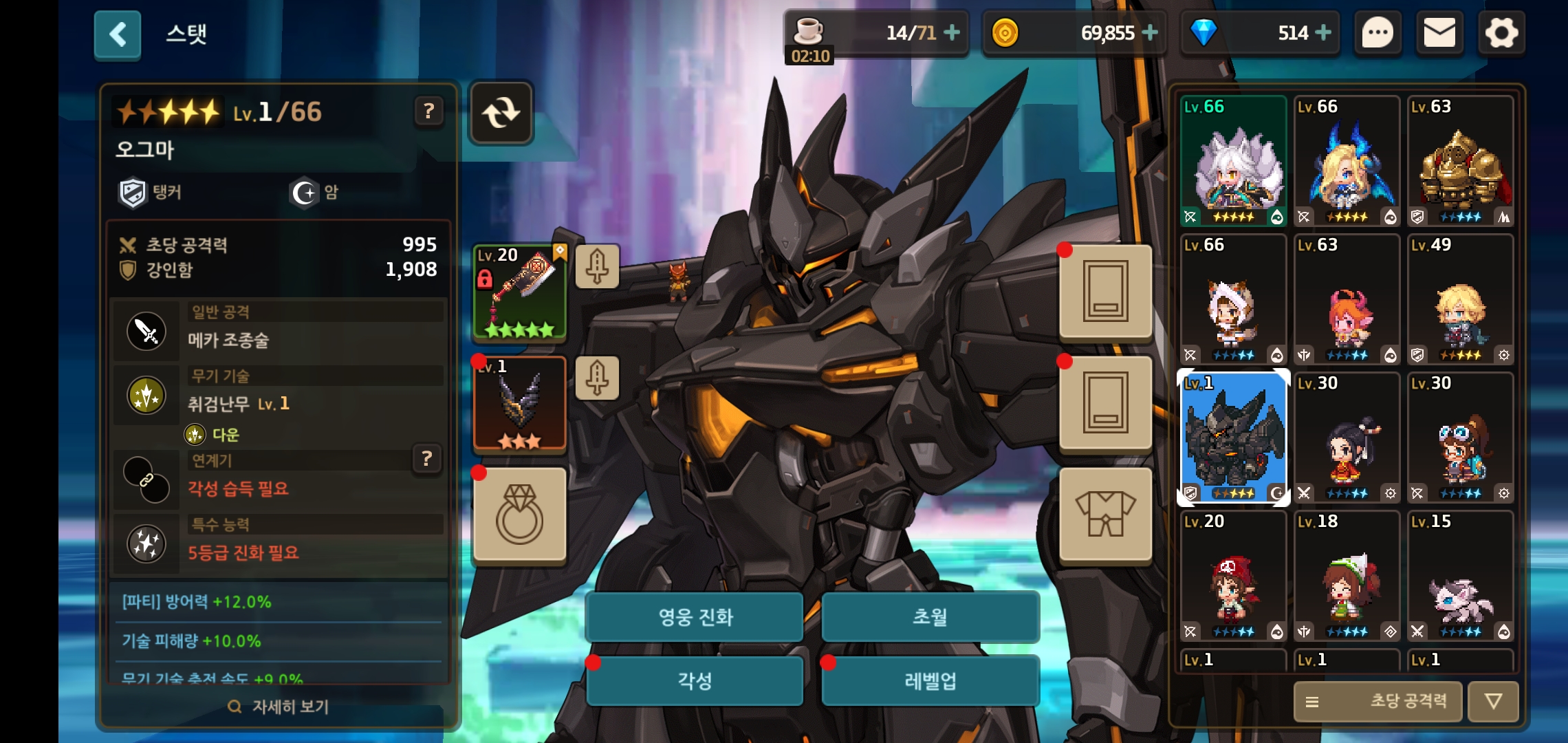Add more gems with the plus

[x=1322, y=32]
